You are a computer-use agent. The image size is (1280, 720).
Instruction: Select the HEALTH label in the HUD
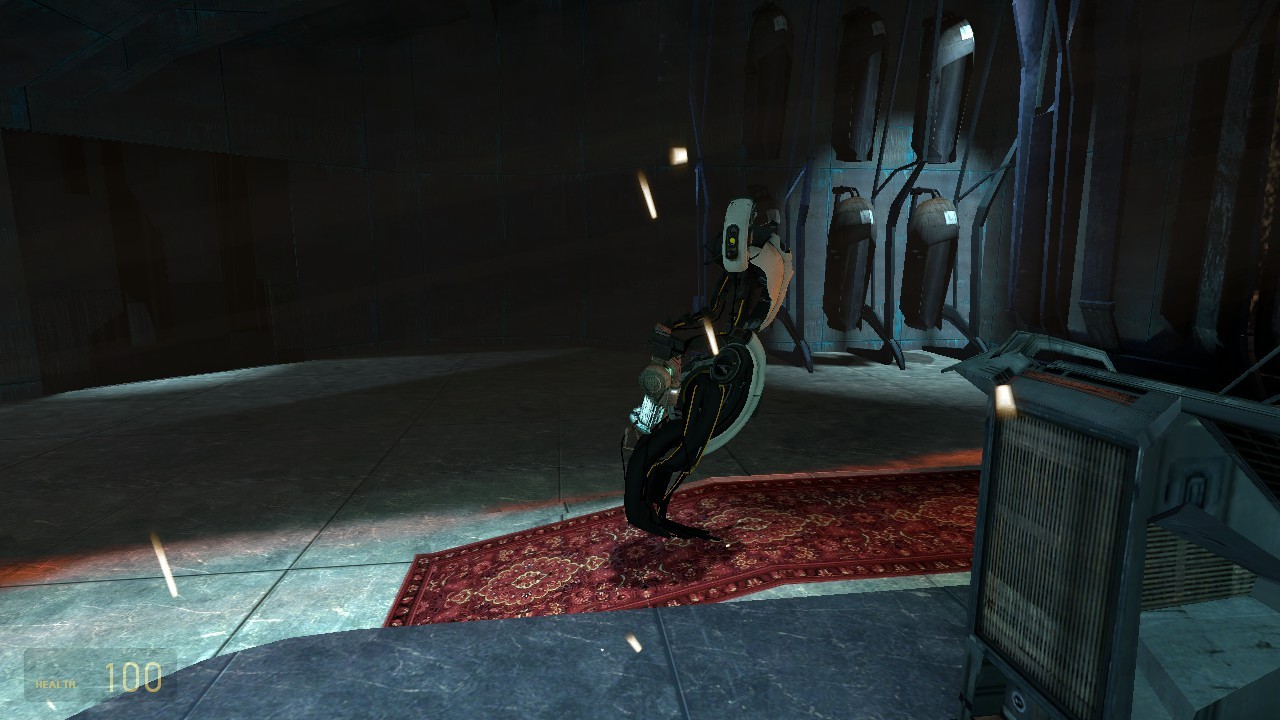tap(54, 686)
